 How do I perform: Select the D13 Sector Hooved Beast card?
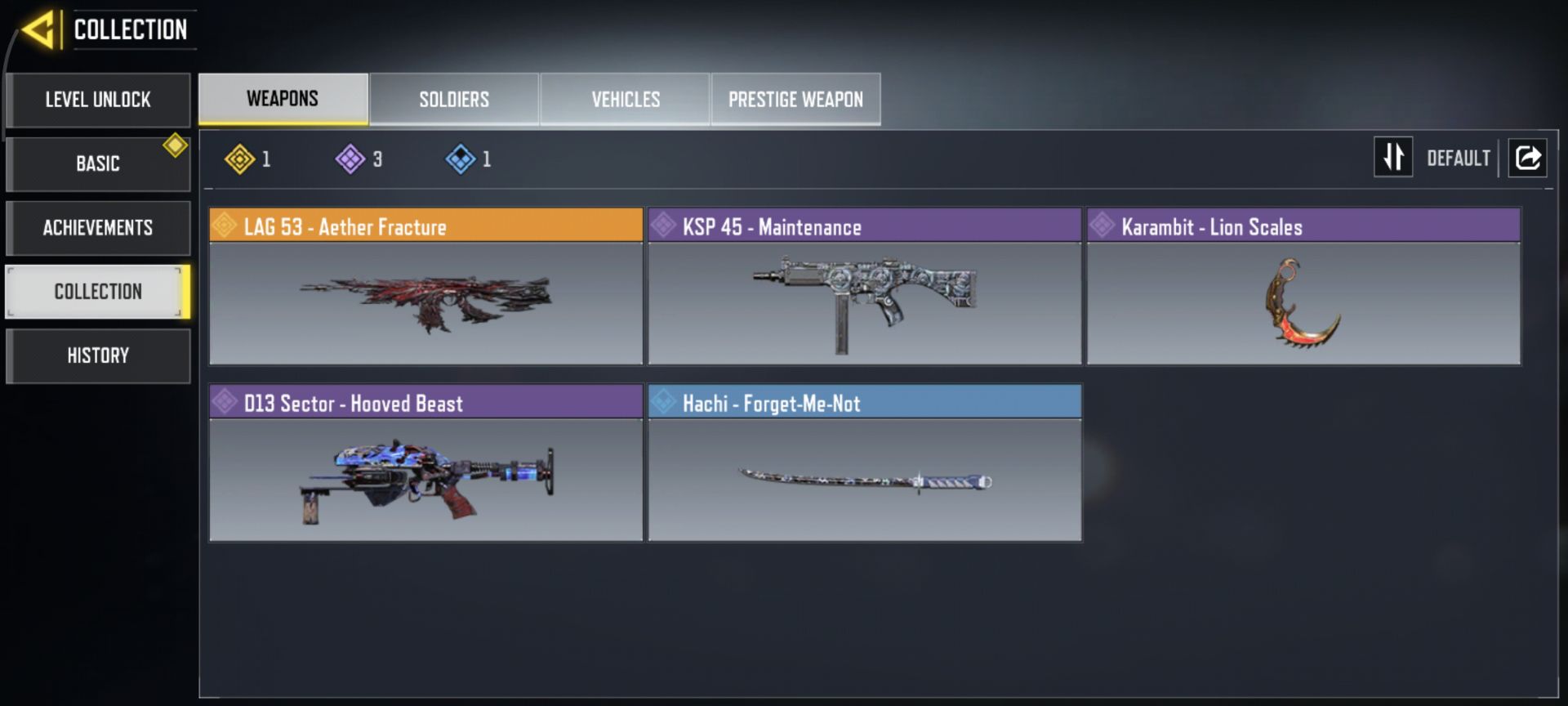pyautogui.click(x=426, y=463)
